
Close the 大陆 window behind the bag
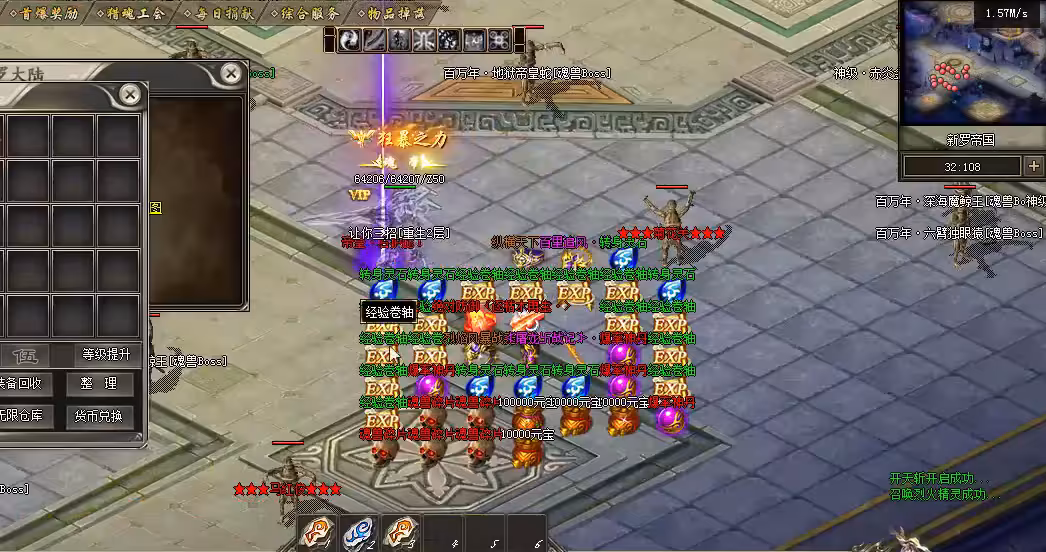231,73
